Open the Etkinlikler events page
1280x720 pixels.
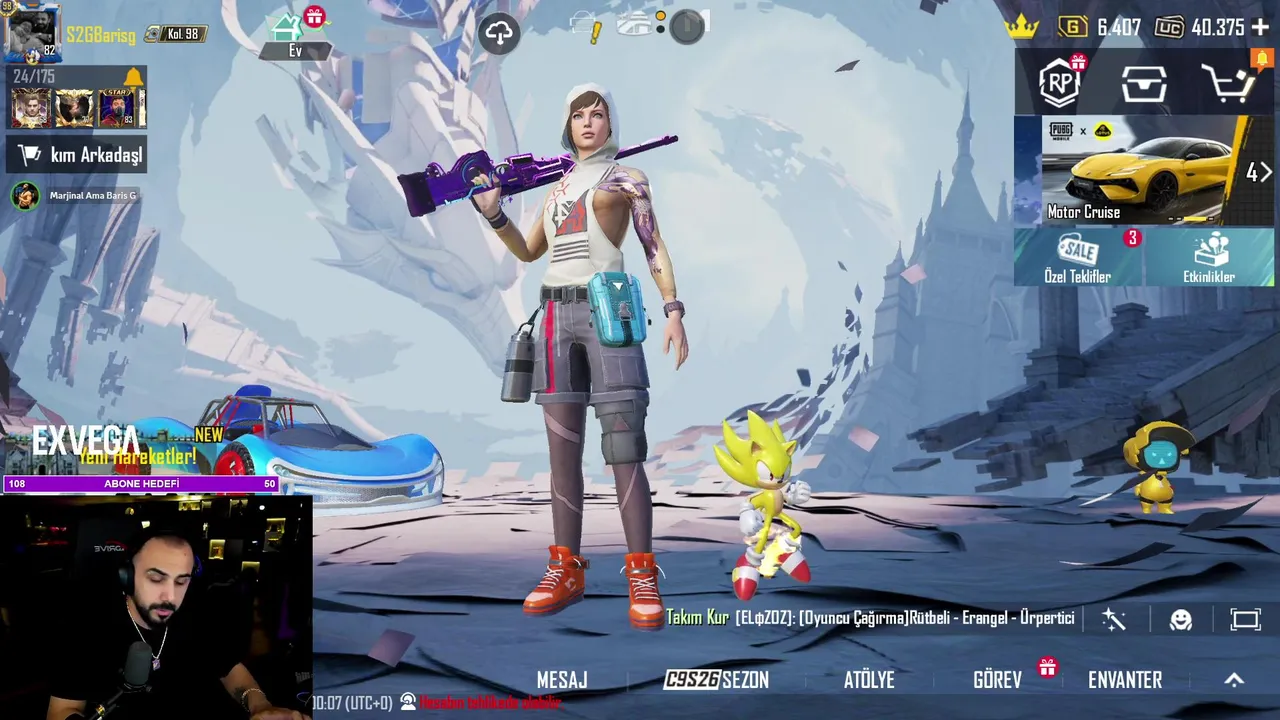click(1209, 258)
